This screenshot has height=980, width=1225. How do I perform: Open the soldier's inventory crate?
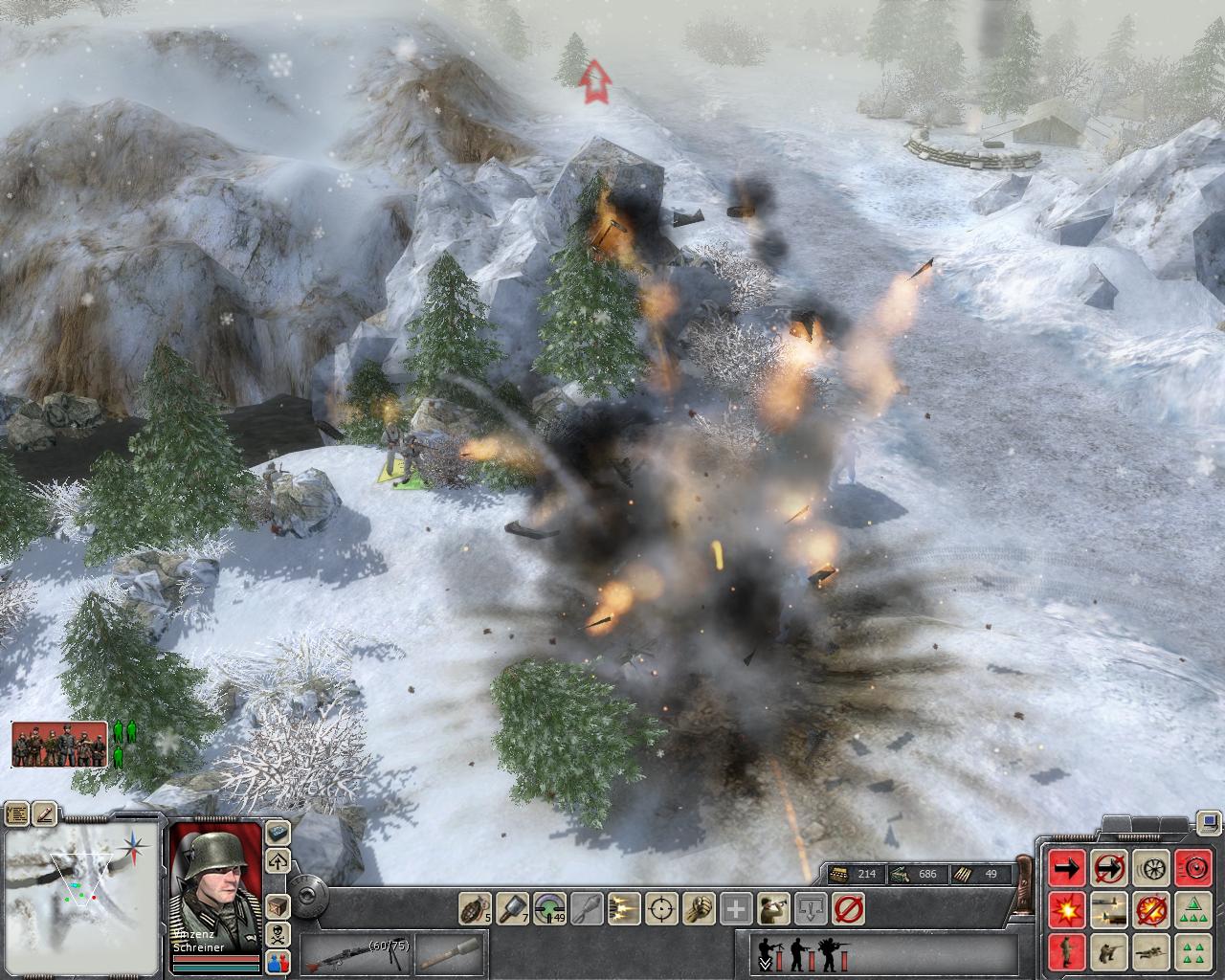pos(278,904)
